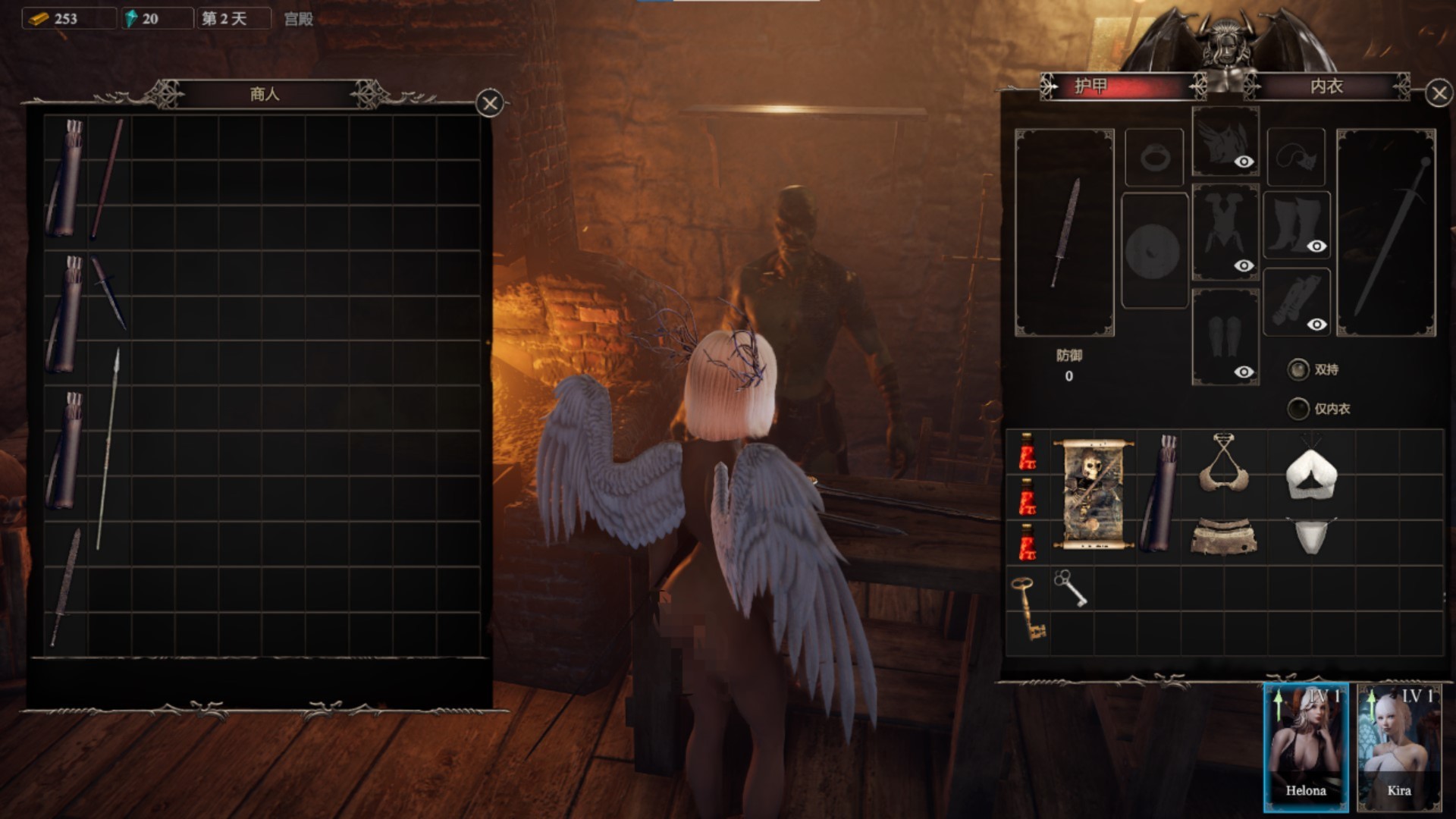Select the skull poster scroll item
The width and height of the screenshot is (1456, 819).
pos(1094,493)
